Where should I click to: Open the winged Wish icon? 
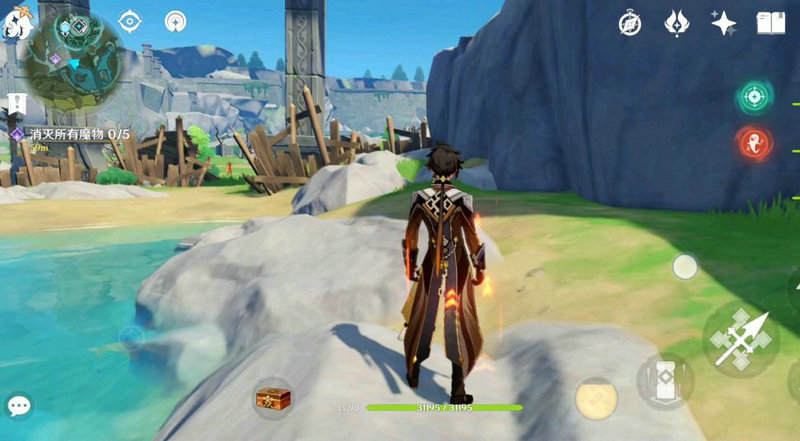[x=677, y=23]
